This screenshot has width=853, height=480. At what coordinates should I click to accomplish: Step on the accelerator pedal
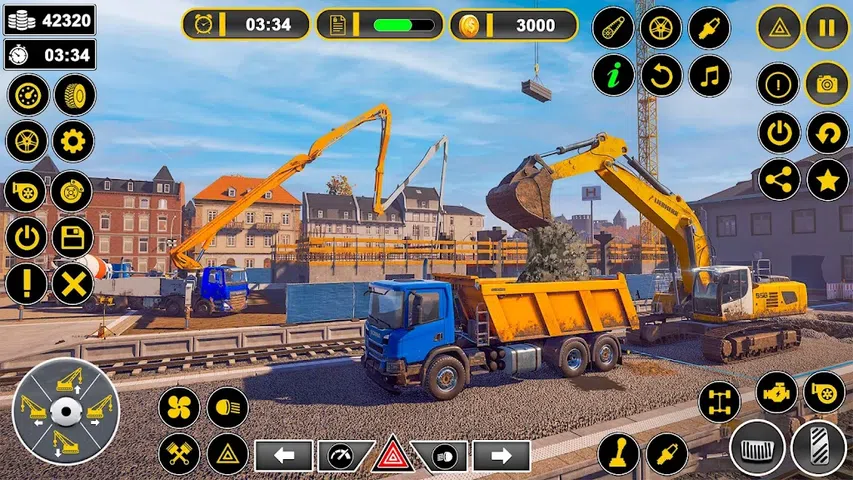point(819,447)
